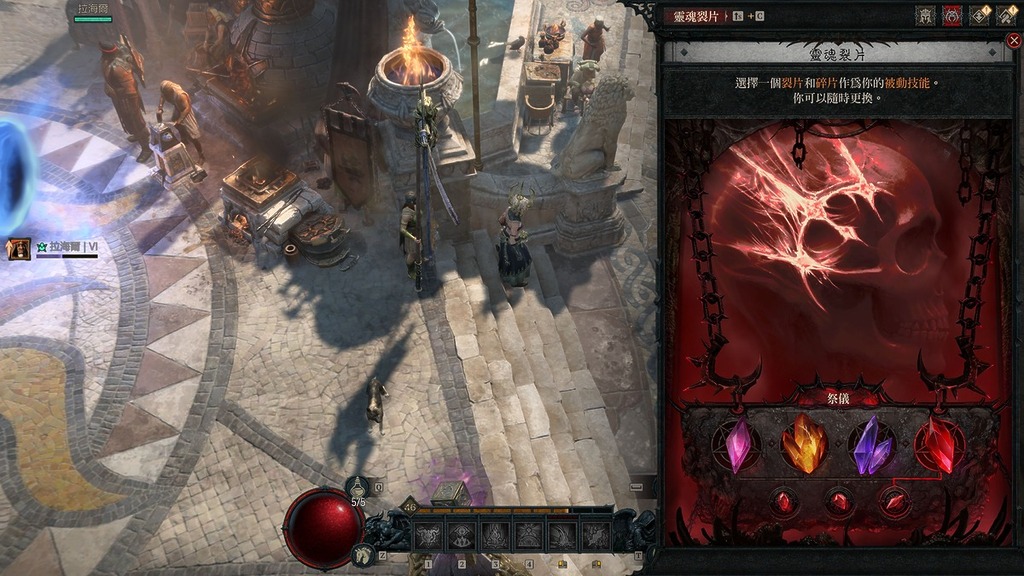1024x576 pixels.
Task: Select the red demon skull tab
Action: pos(952,16)
